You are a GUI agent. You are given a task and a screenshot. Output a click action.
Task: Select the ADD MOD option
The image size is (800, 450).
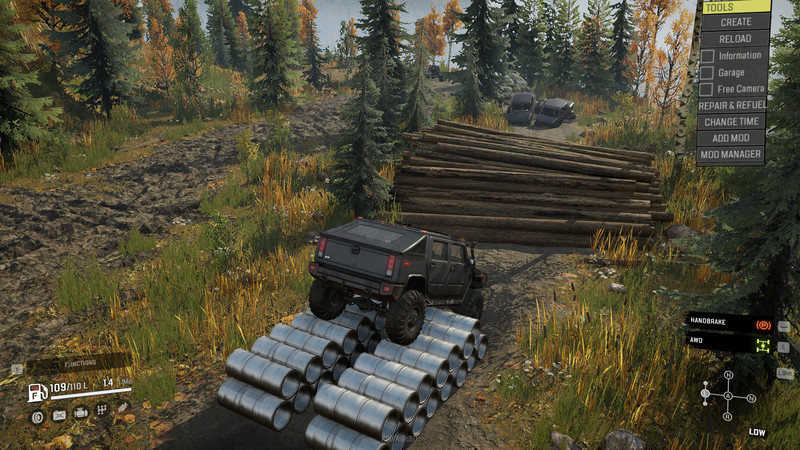coord(732,138)
